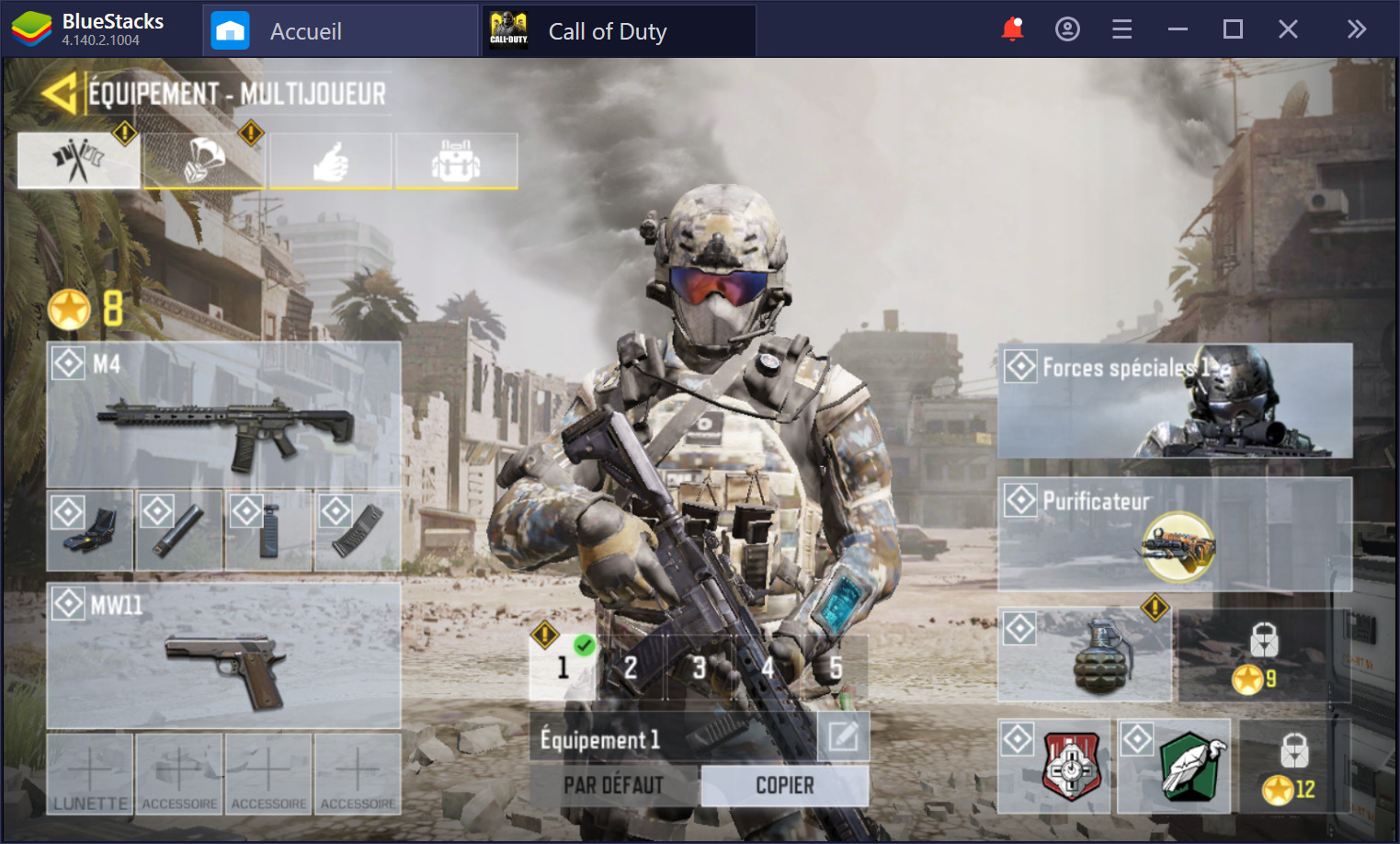
Task: Open the BlueStacks hamburger menu
Action: [x=1121, y=29]
